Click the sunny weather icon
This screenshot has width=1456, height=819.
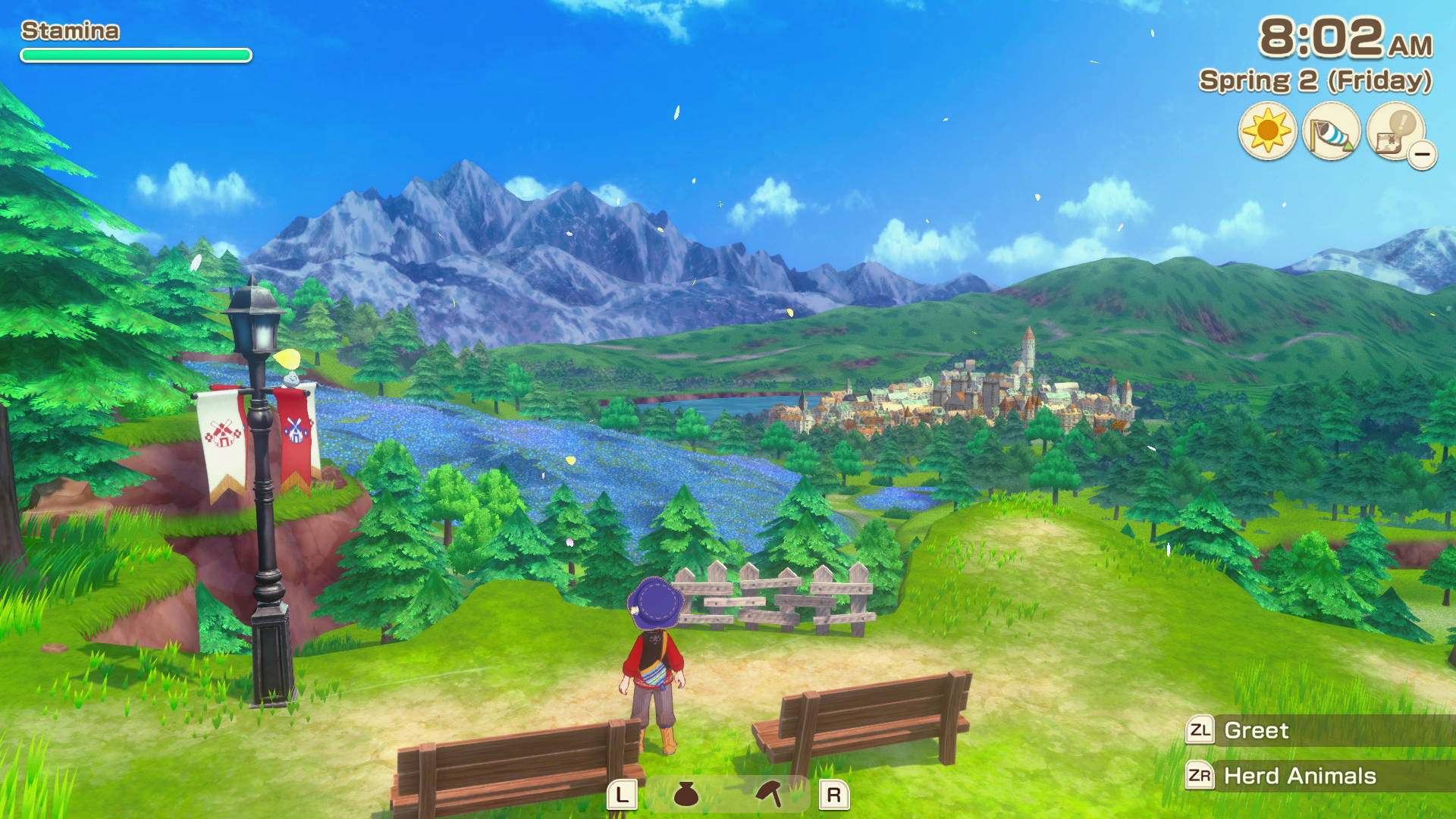point(1267,131)
